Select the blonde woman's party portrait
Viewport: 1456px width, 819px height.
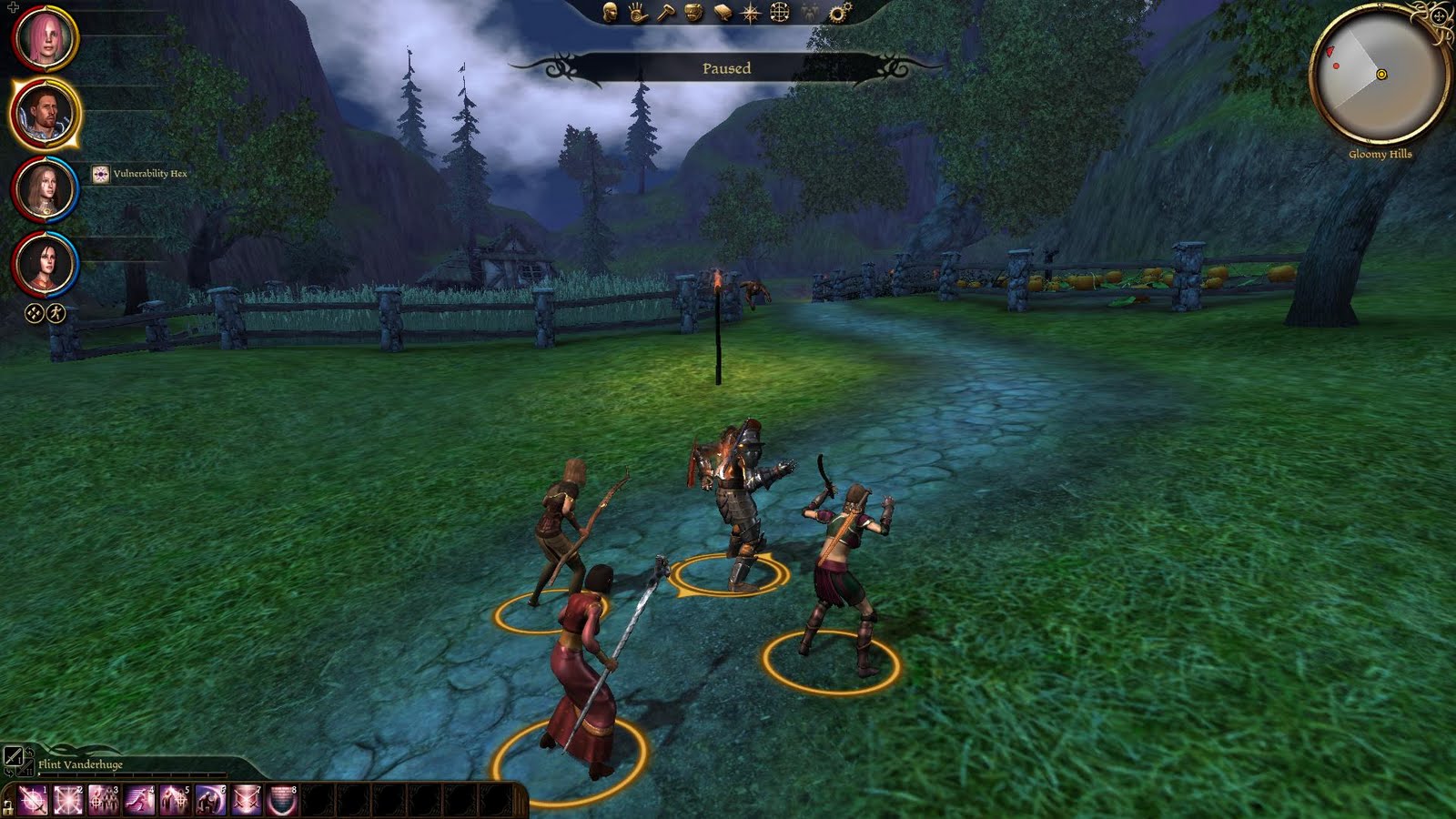tap(45, 188)
